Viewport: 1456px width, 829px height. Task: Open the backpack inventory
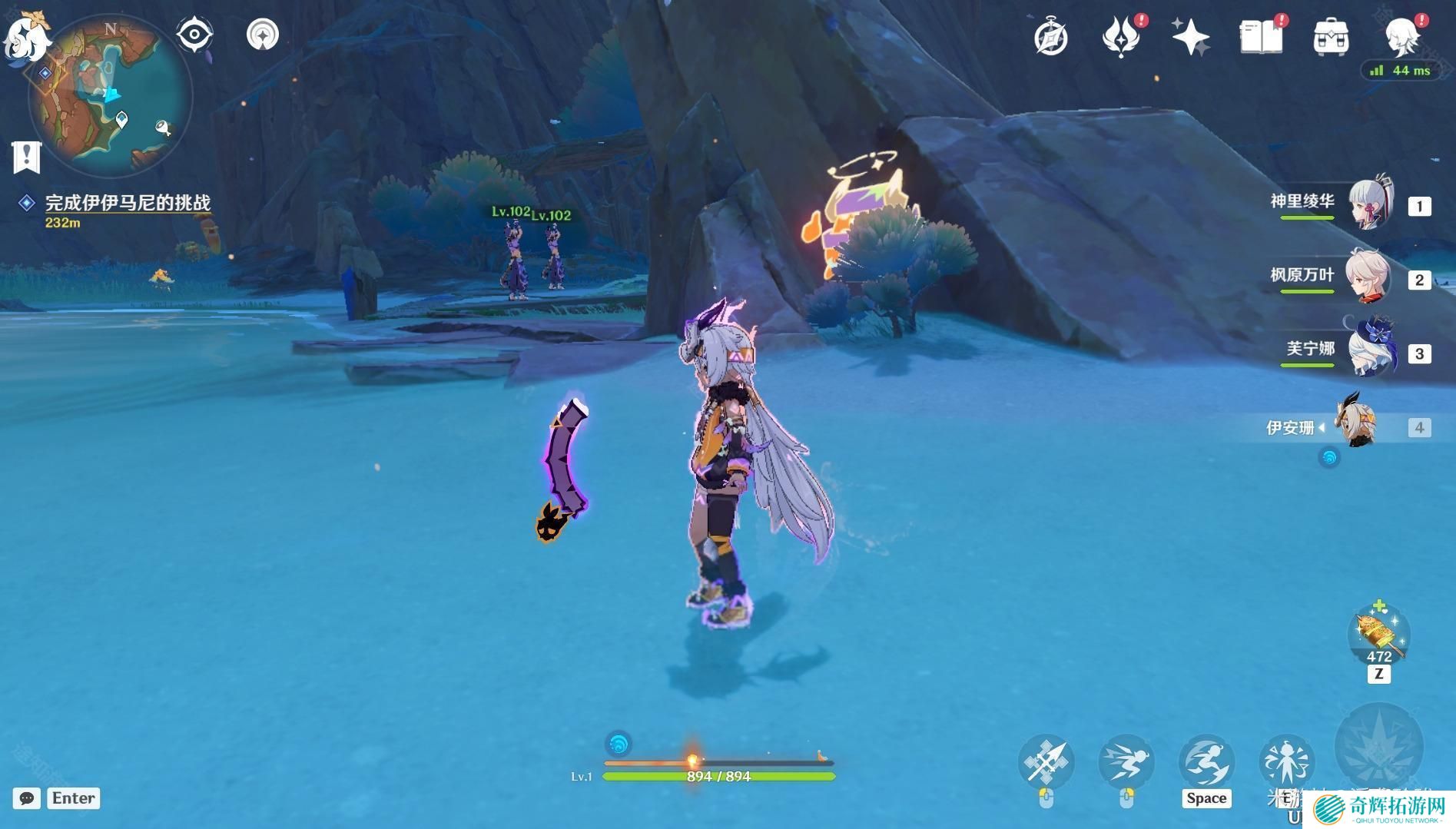pos(1331,38)
